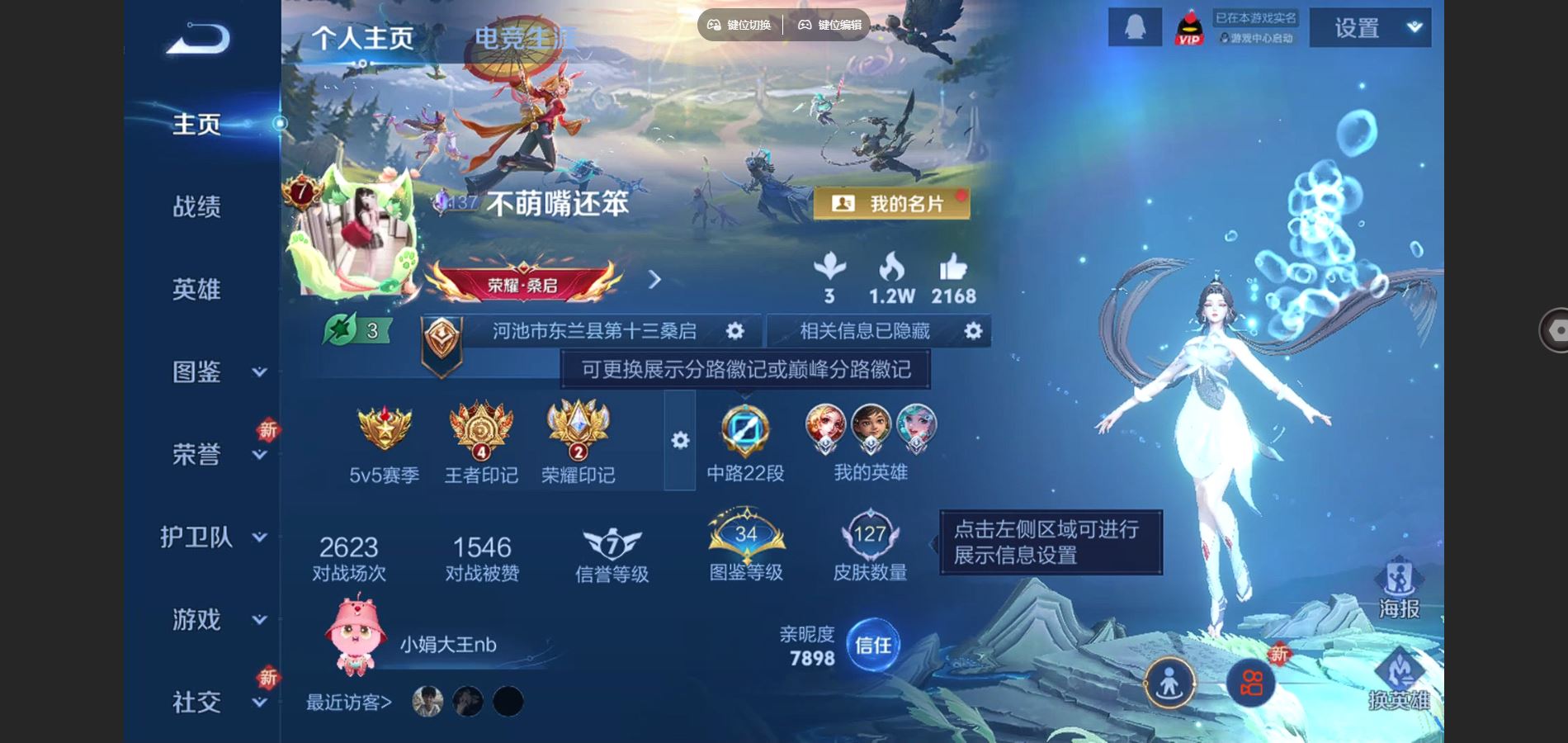The height and width of the screenshot is (743, 1568).
Task: Toggle the 相关信息已隐藏 gear setting
Action: (974, 330)
